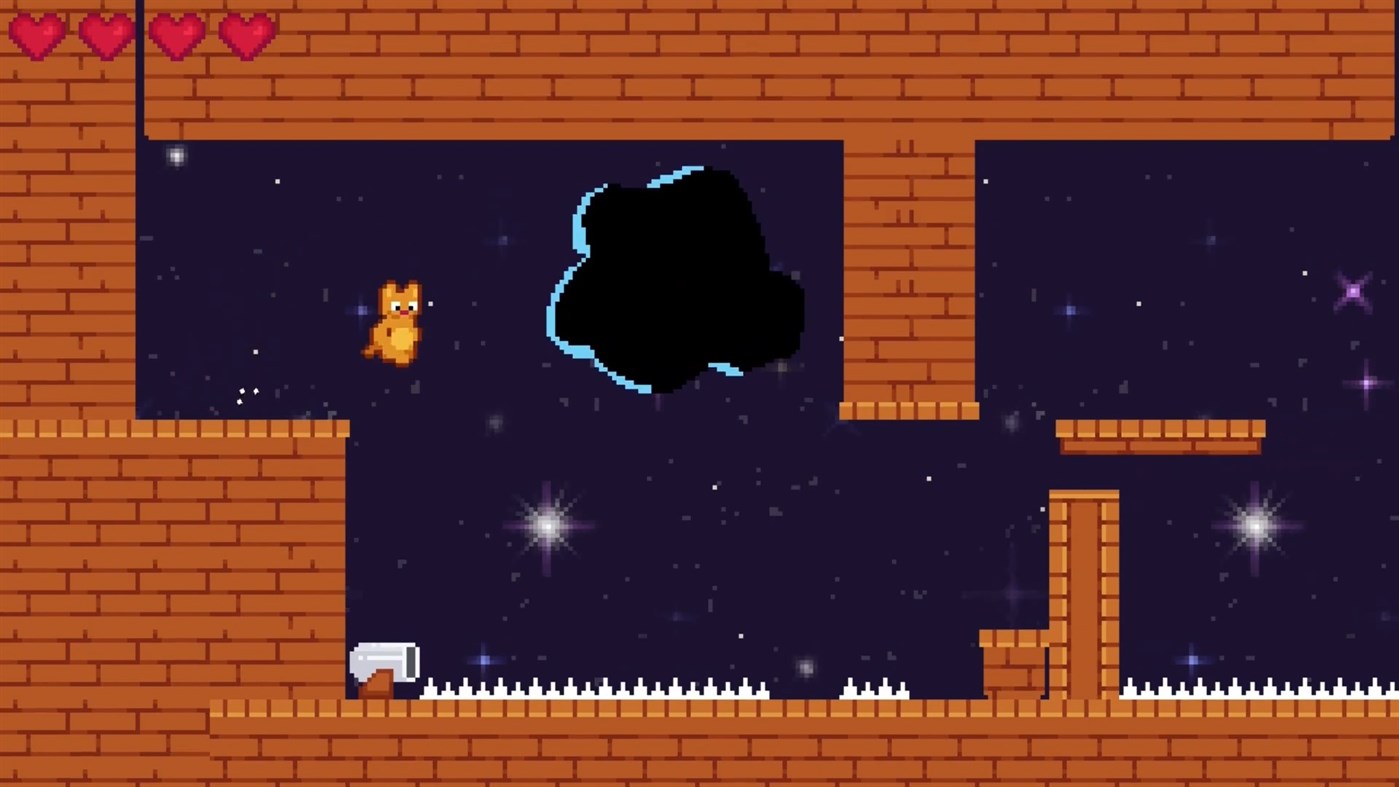Select the white cannon on the floor
The width and height of the screenshot is (1399, 787).
click(384, 659)
